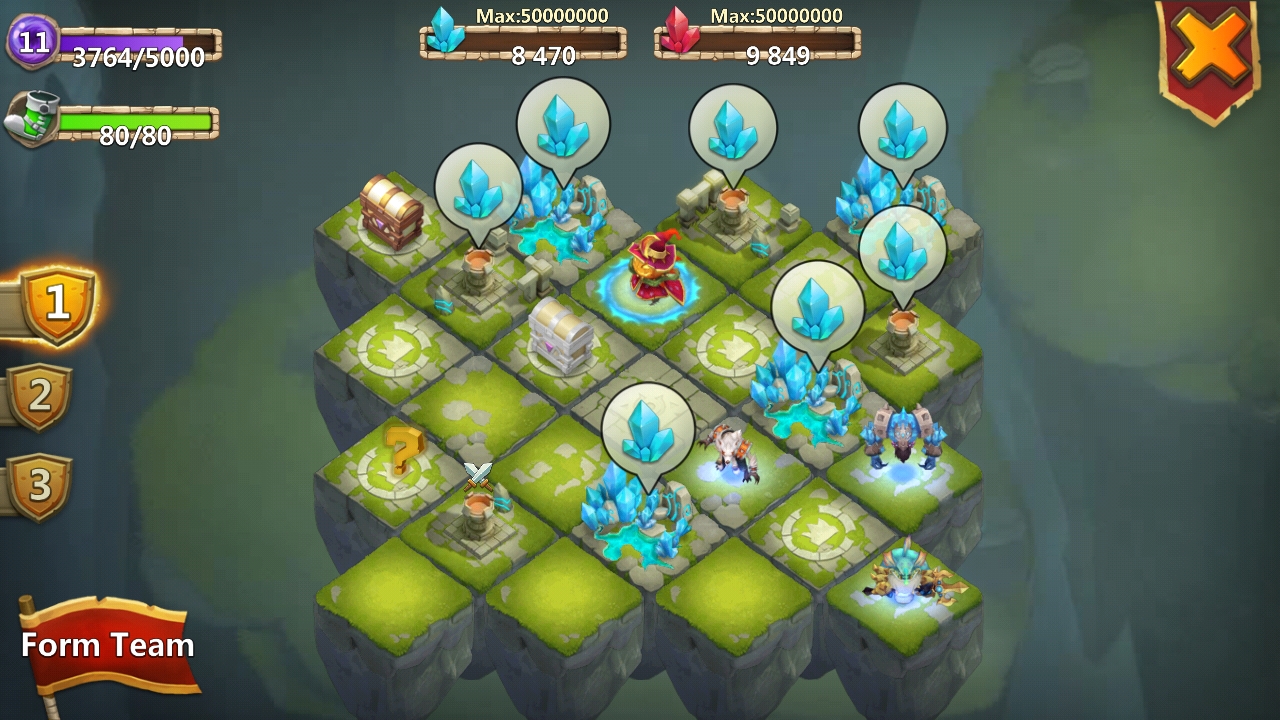1280x720 pixels.
Task: Select the yellow question mark tile
Action: pyautogui.click(x=402, y=453)
